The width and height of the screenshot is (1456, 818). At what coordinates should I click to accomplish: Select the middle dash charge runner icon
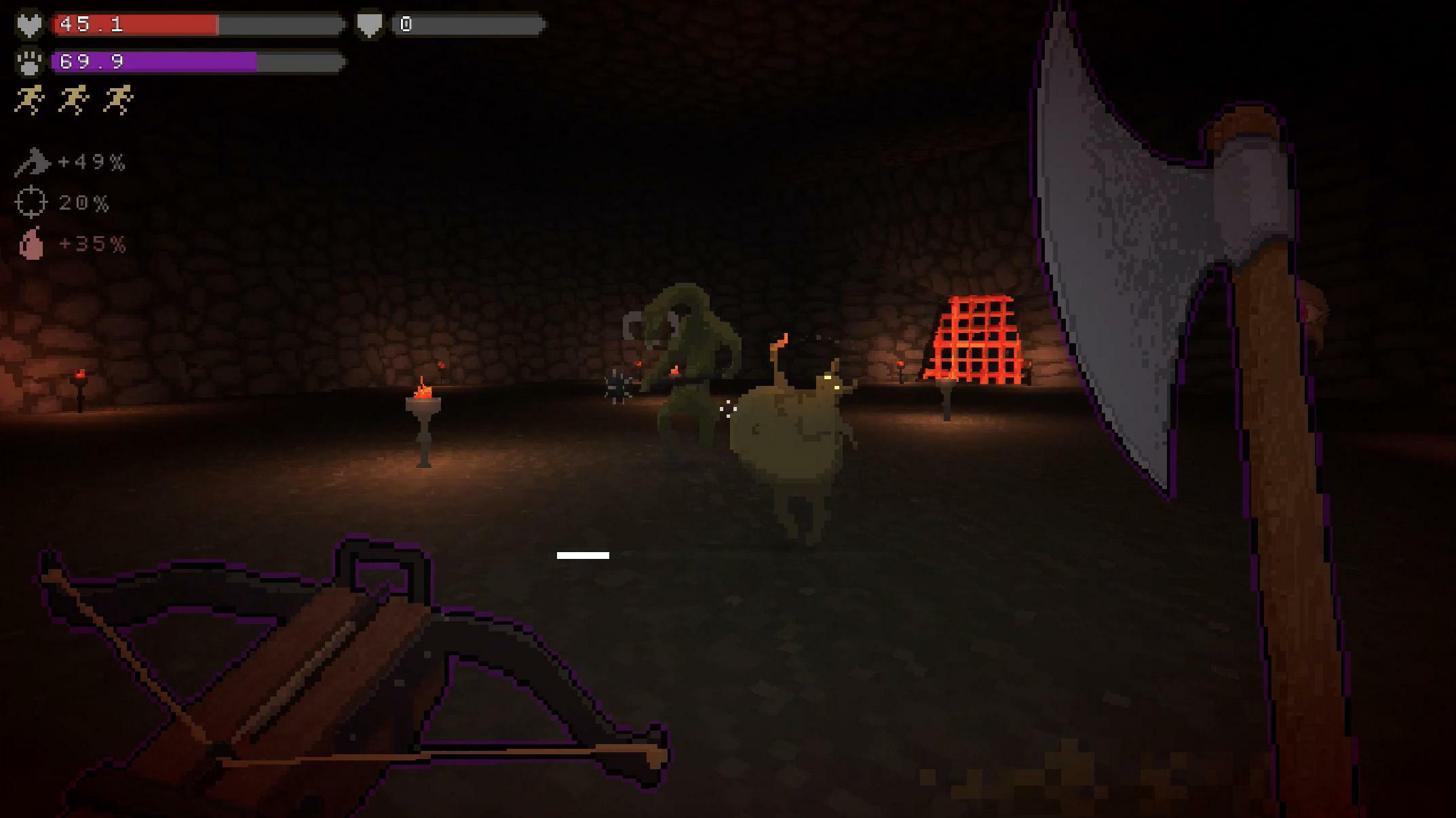(75, 100)
